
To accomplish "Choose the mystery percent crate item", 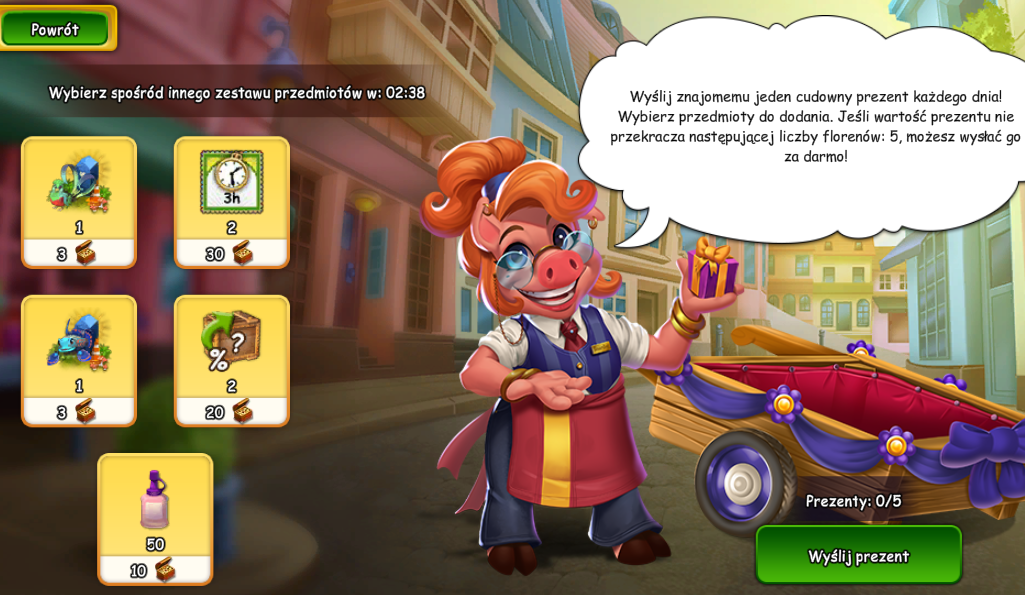I will point(231,360).
